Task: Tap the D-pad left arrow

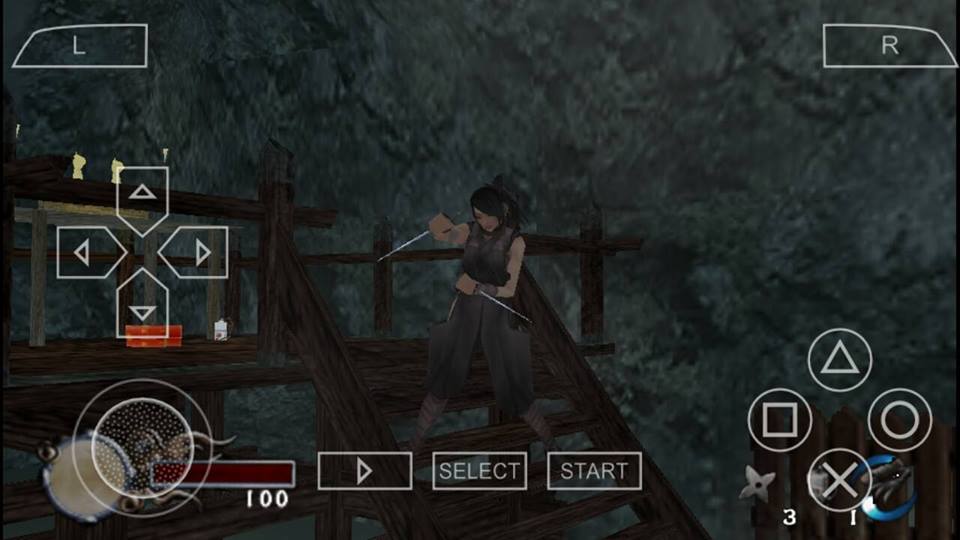Action: (x=87, y=252)
